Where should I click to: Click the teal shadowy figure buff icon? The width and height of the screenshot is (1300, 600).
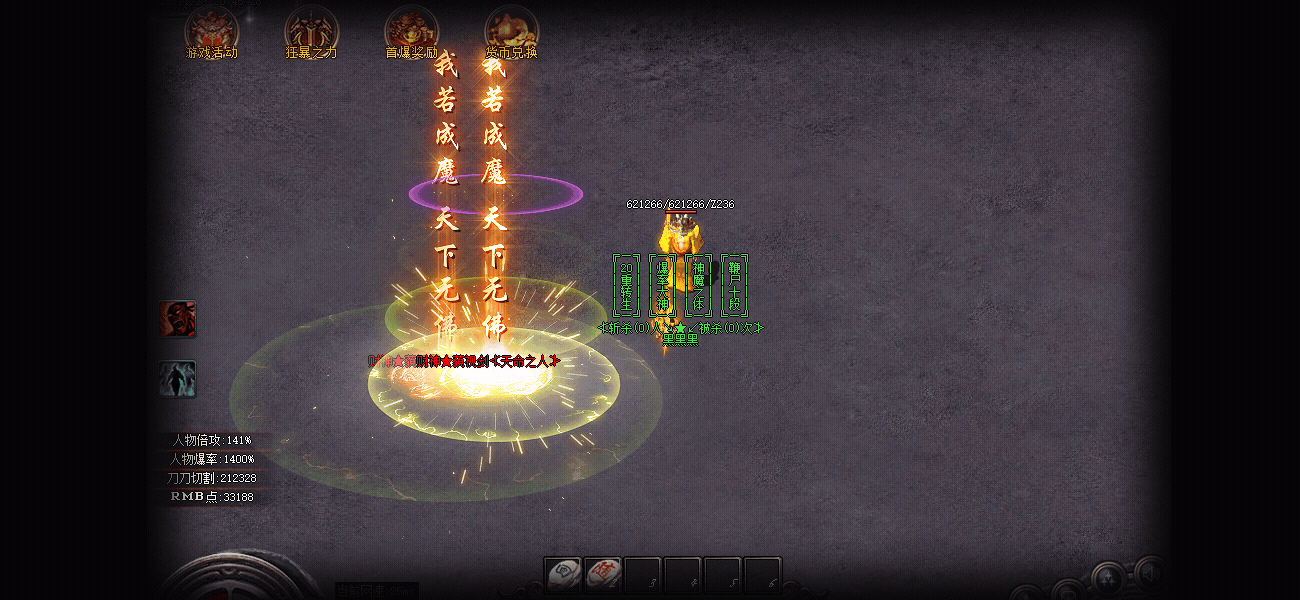pyautogui.click(x=178, y=379)
